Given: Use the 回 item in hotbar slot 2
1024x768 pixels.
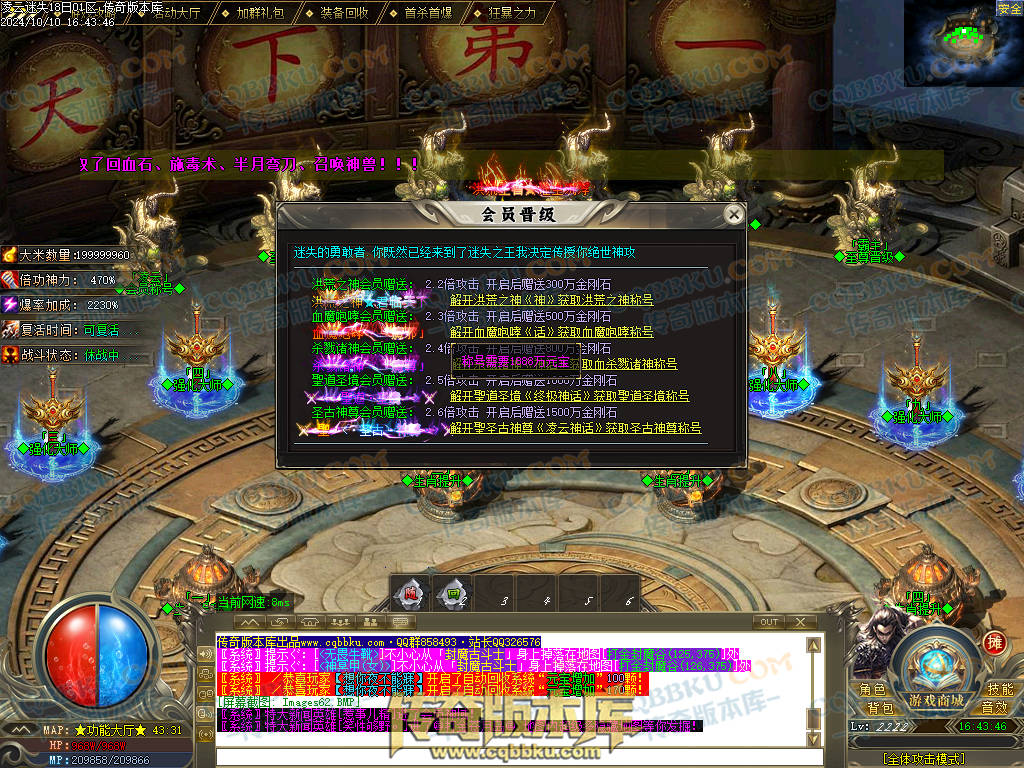Looking at the screenshot, I should (x=453, y=593).
